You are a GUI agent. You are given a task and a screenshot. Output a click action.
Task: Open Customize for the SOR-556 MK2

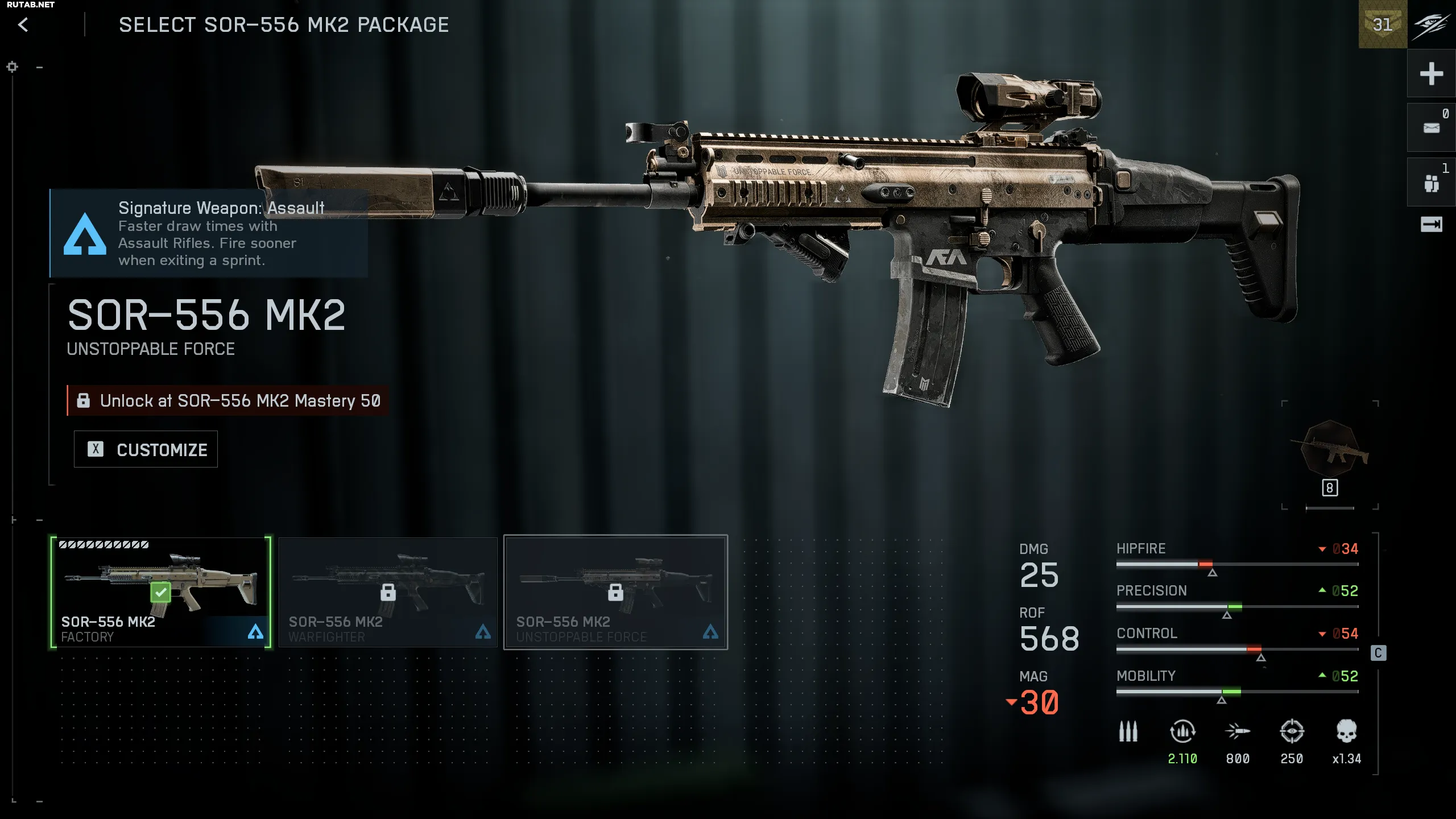[x=146, y=449]
